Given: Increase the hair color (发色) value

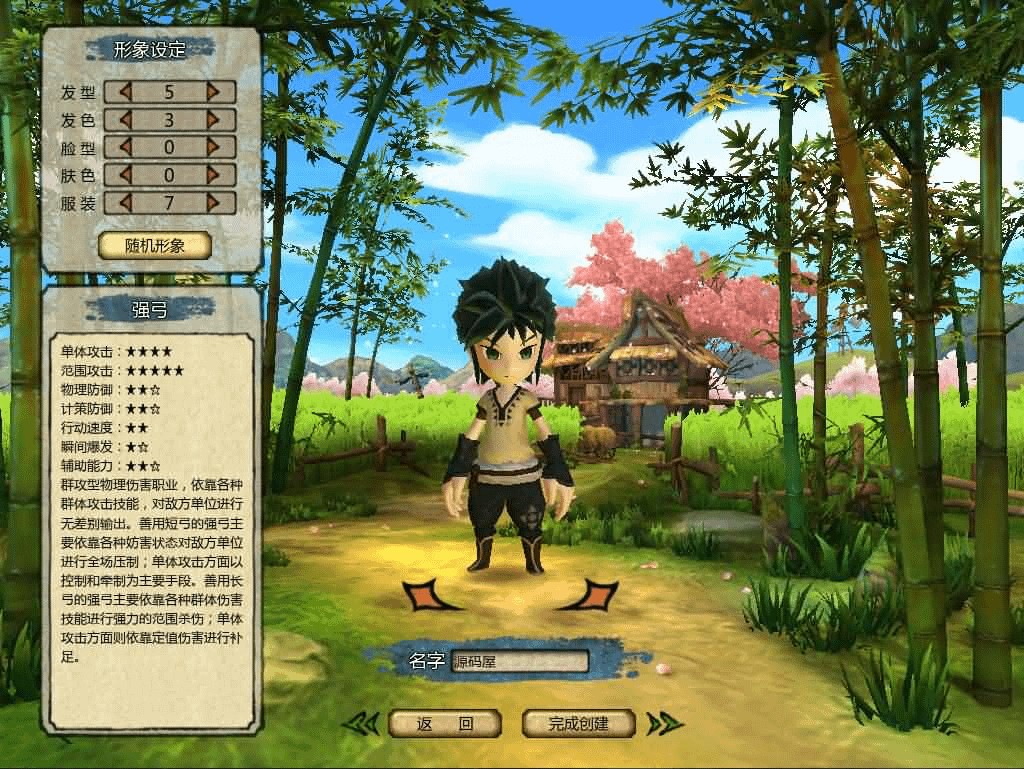Looking at the screenshot, I should 213,121.
